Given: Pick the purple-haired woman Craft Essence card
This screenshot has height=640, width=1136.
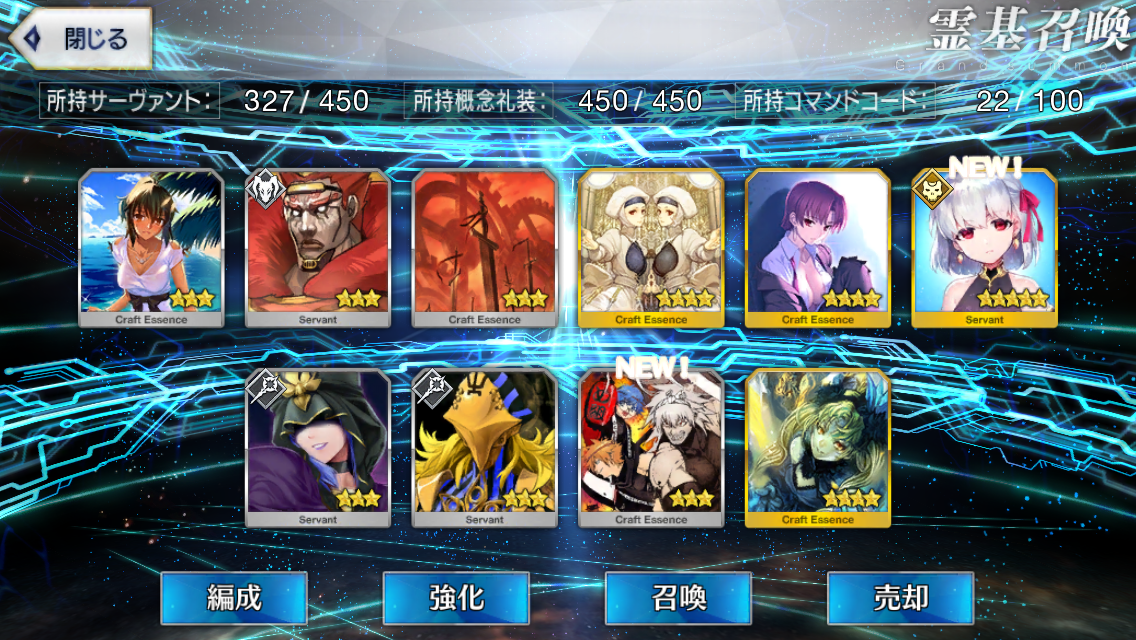Looking at the screenshot, I should pyautogui.click(x=818, y=248).
